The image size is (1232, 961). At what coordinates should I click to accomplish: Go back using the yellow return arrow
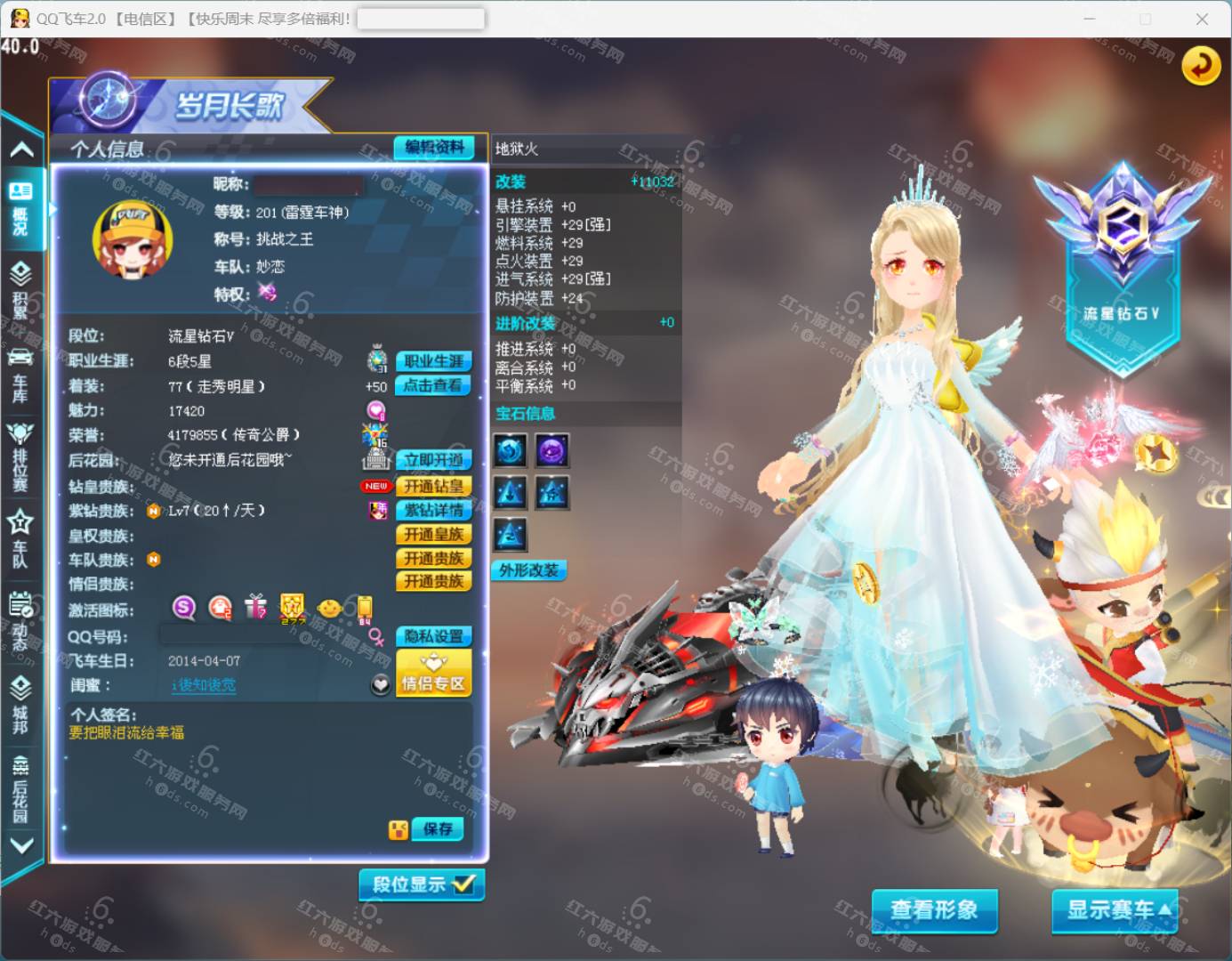1201,66
